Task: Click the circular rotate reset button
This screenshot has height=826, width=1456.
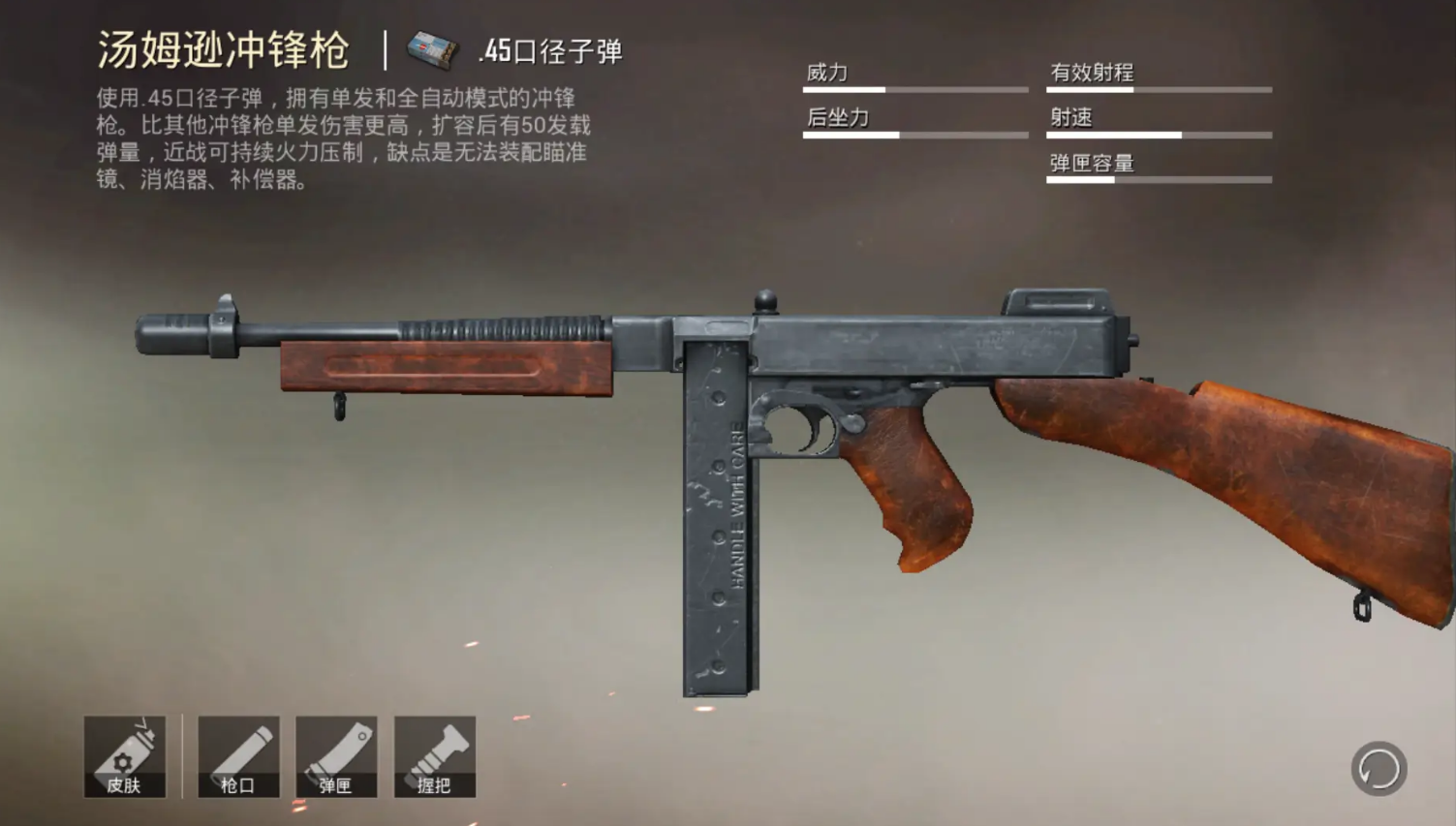Action: point(1379,769)
